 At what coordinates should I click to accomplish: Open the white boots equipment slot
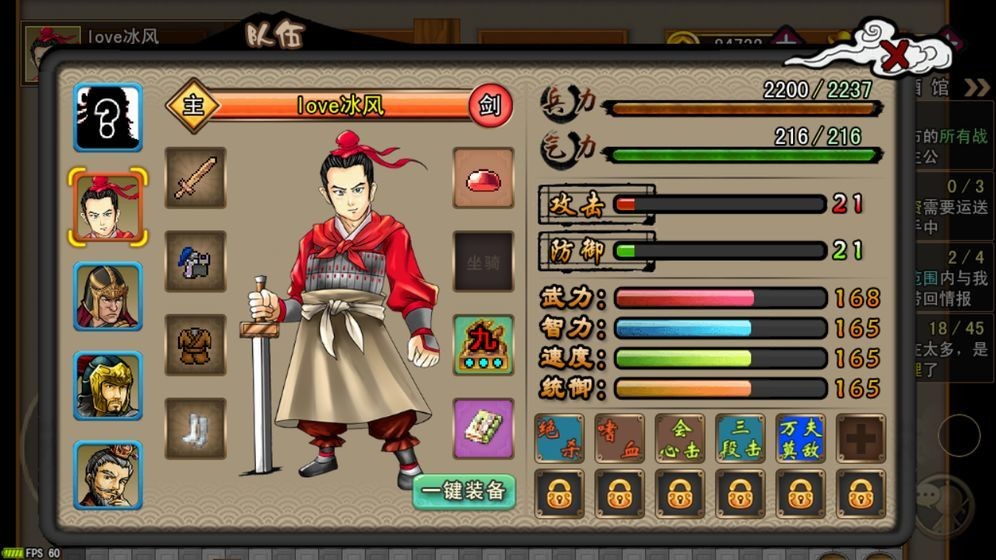(x=195, y=429)
